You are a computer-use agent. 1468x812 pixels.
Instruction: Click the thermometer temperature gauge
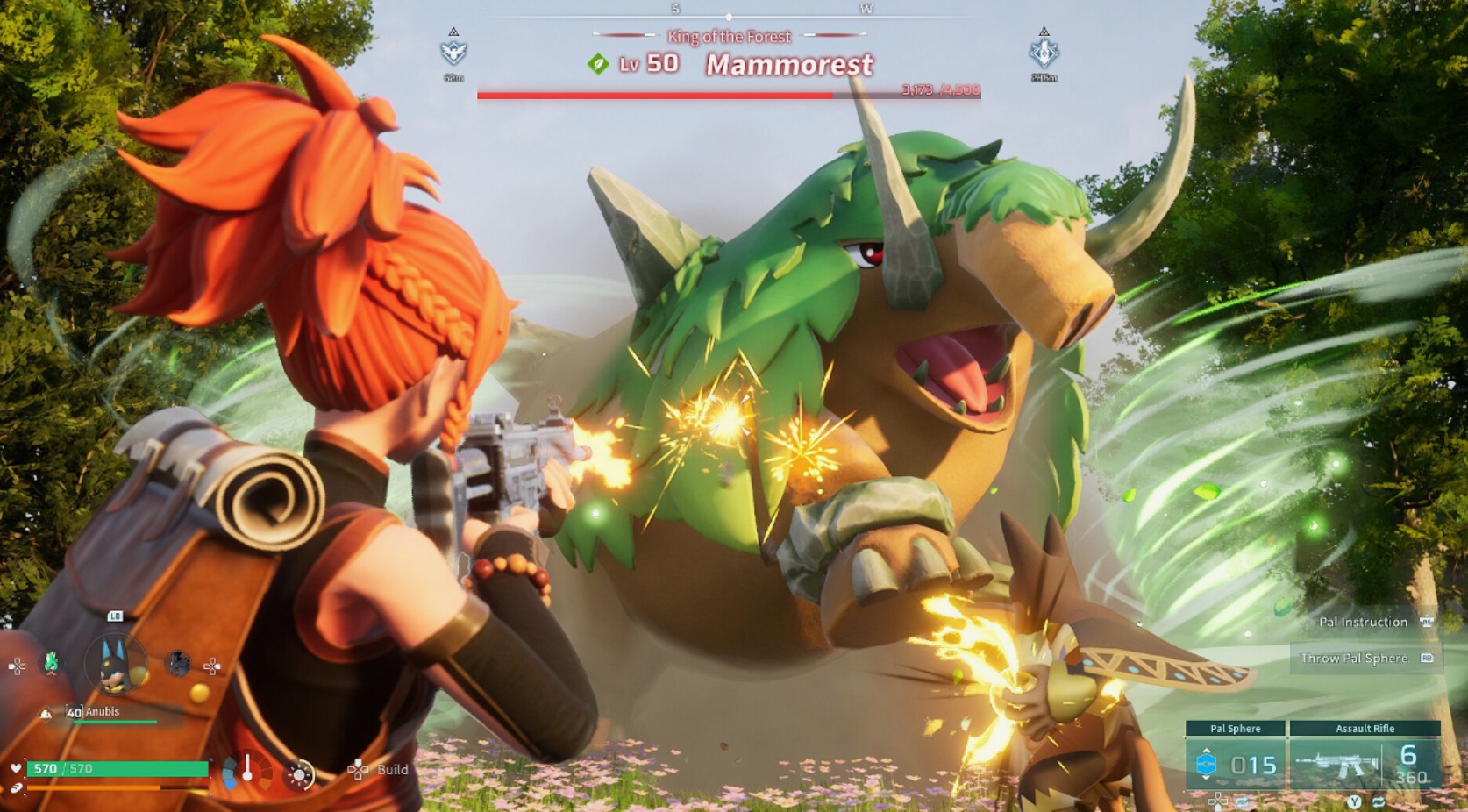(x=248, y=769)
